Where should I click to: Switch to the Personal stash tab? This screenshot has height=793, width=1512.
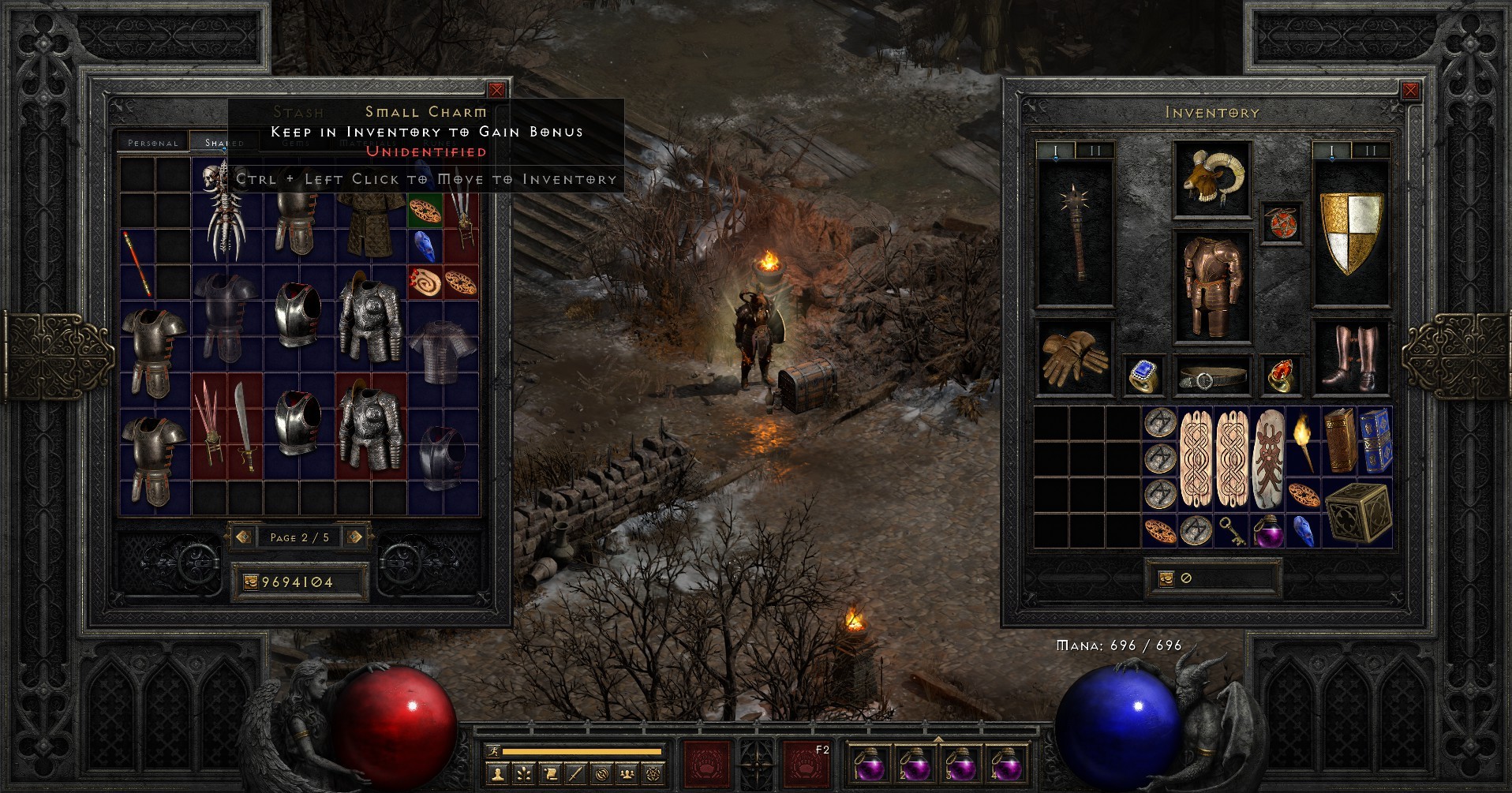155,144
